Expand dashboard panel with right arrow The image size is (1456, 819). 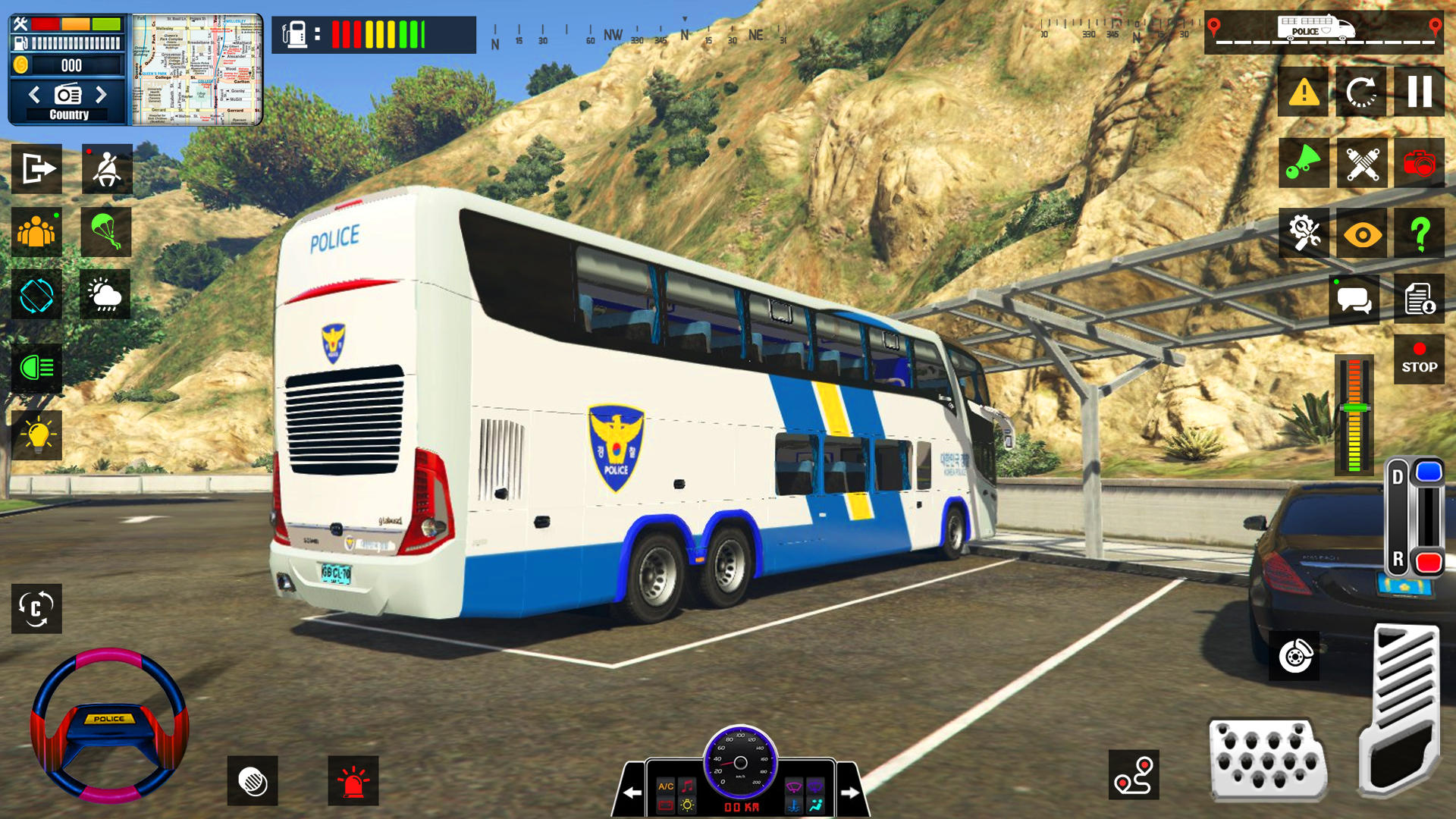click(851, 791)
